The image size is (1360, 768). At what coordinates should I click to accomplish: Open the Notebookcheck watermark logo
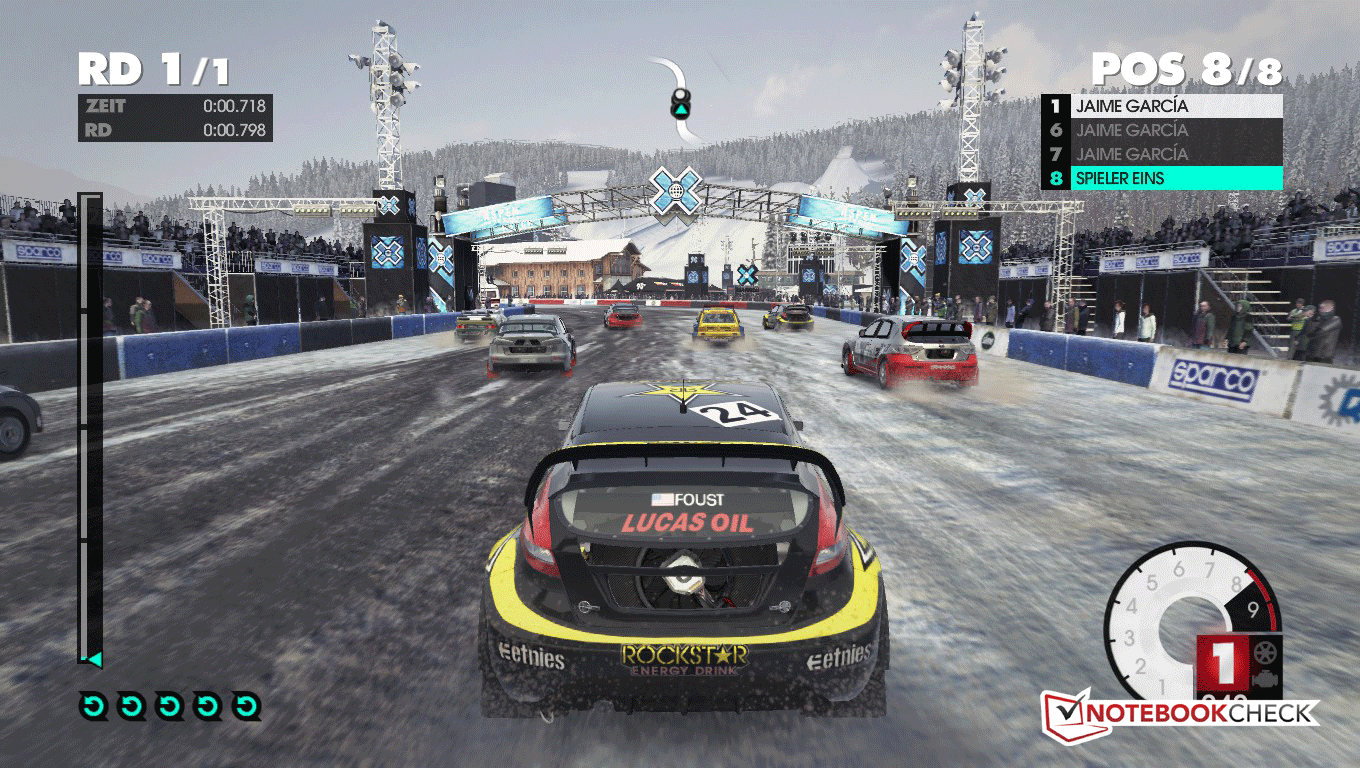pos(1182,713)
